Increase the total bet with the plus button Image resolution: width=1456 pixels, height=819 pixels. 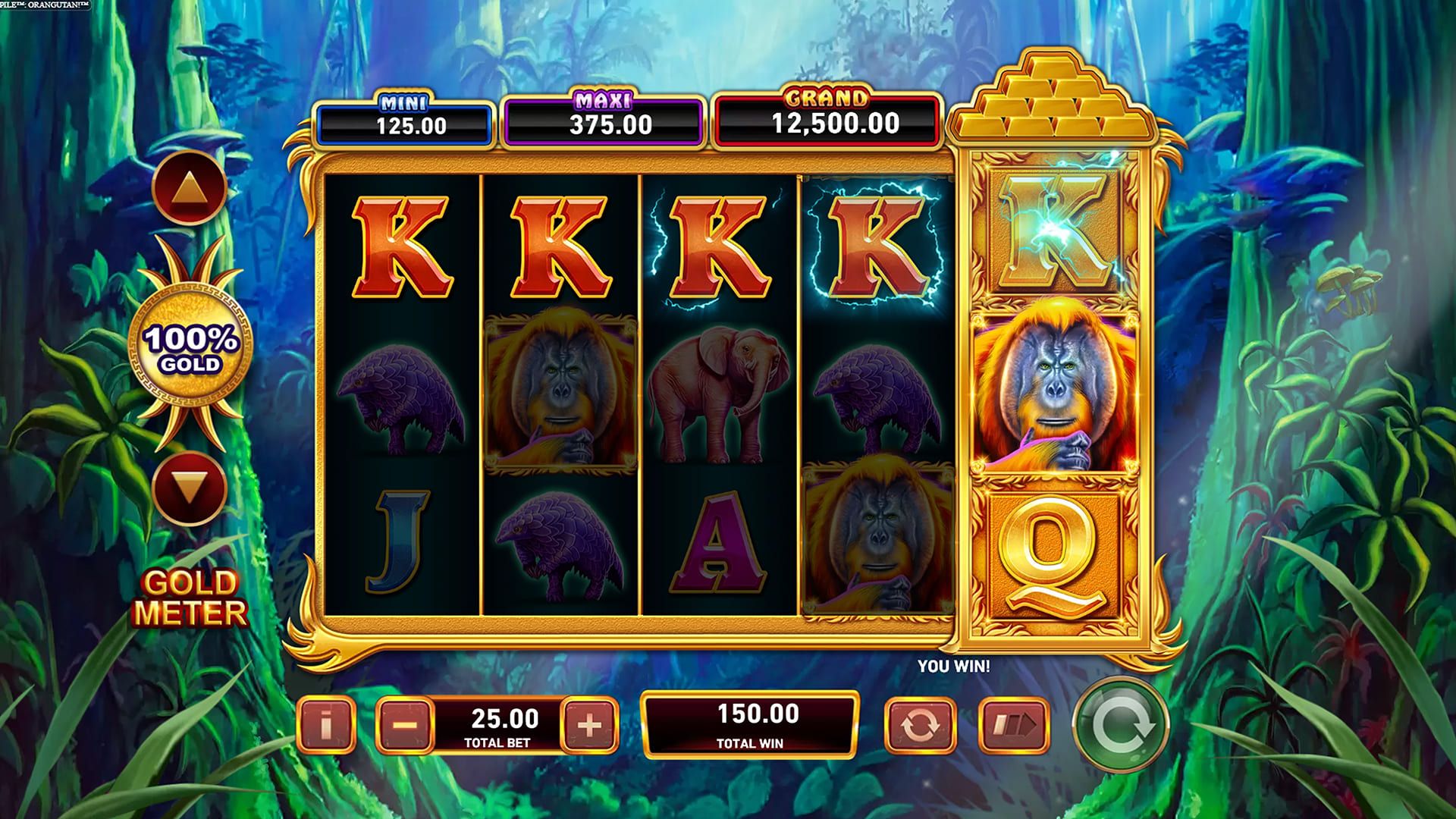588,726
